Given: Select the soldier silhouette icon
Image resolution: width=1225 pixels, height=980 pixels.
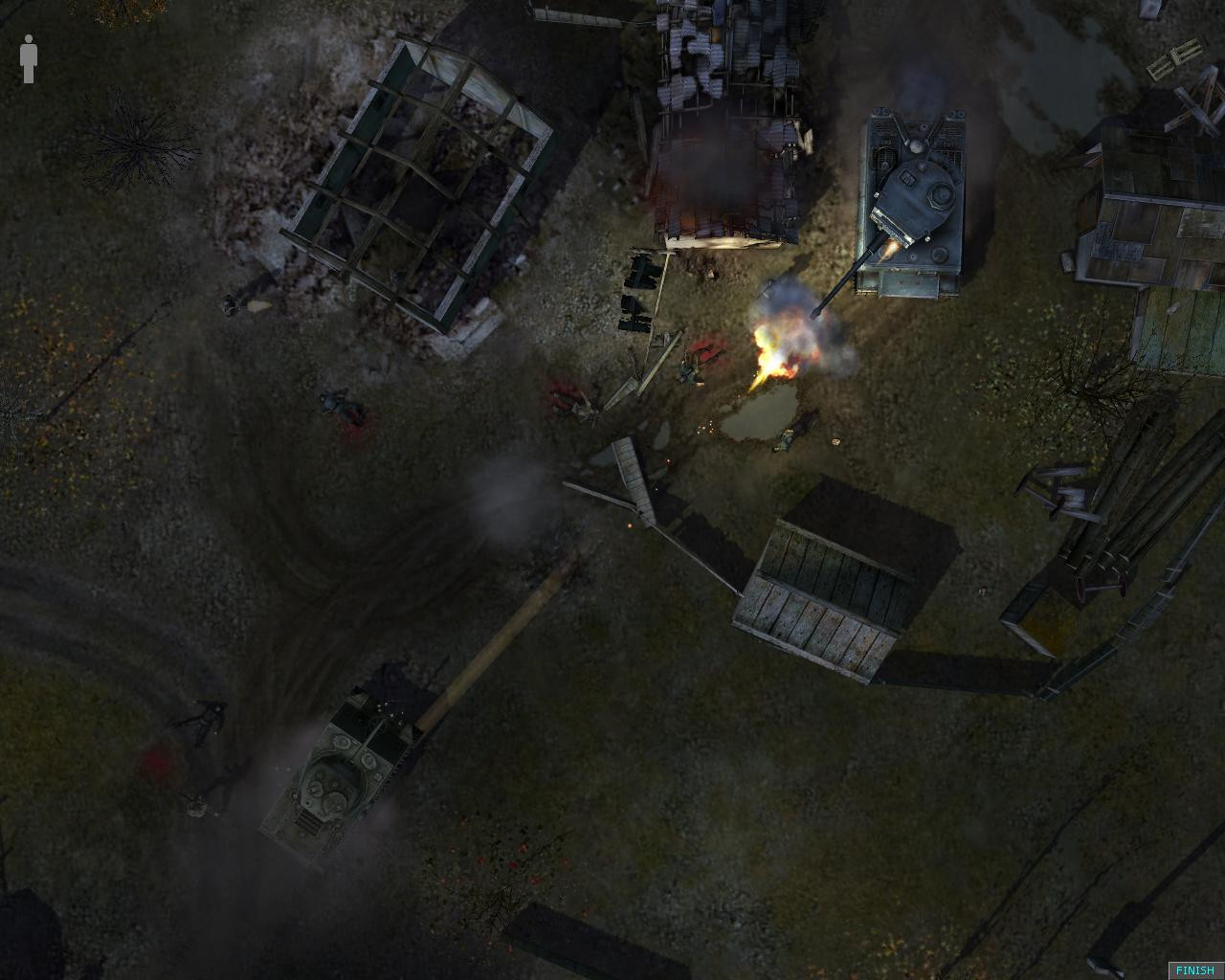Looking at the screenshot, I should point(29,59).
